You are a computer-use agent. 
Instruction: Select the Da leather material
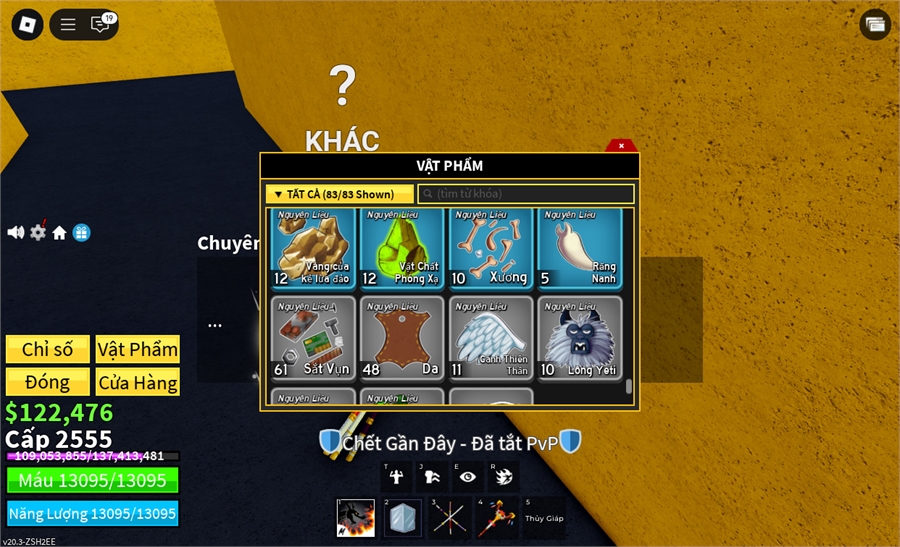(x=401, y=337)
